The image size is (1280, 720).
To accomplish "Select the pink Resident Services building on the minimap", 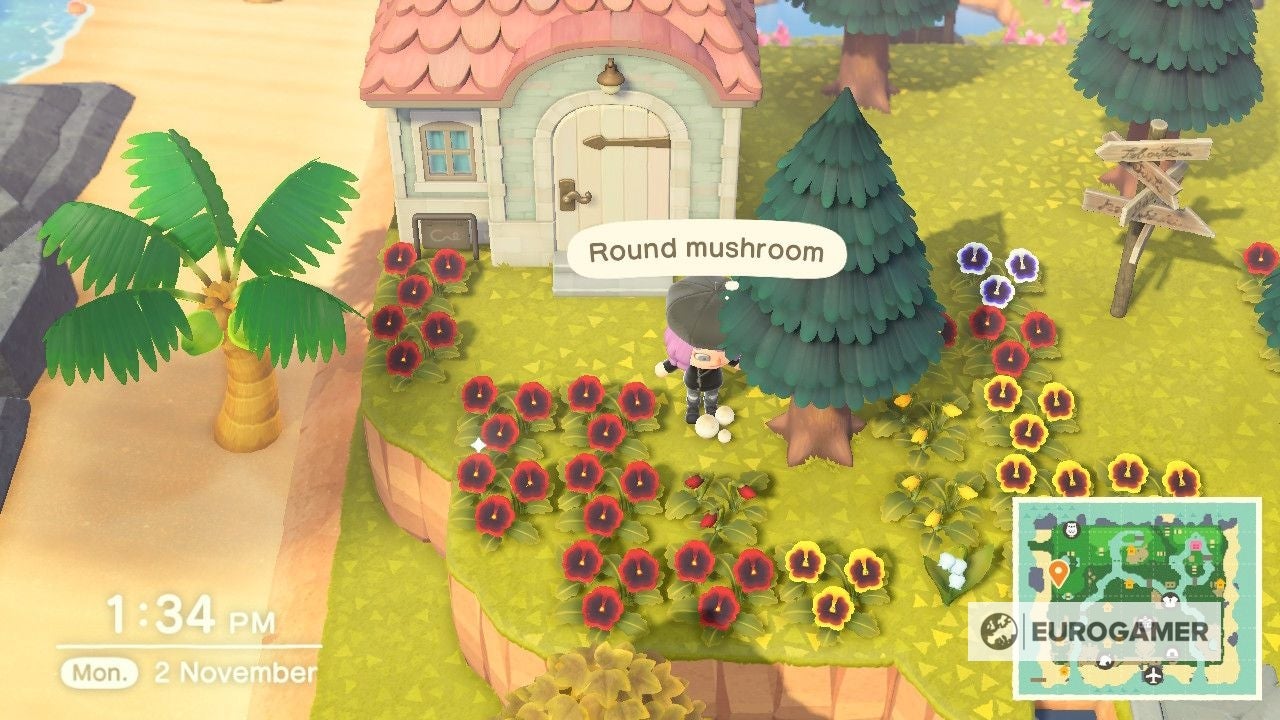I will [x=1195, y=546].
